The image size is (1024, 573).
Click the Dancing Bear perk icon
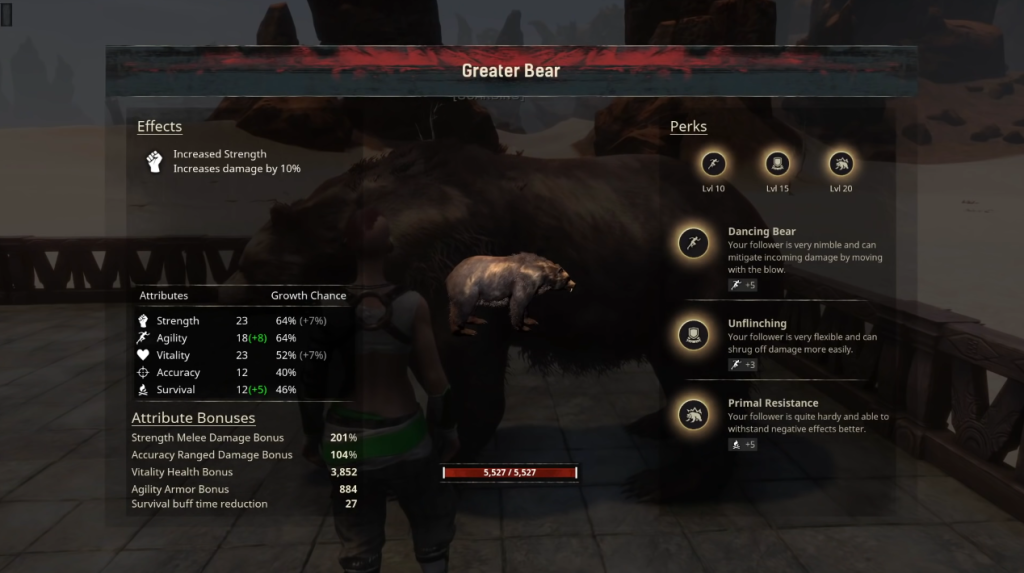click(693, 243)
